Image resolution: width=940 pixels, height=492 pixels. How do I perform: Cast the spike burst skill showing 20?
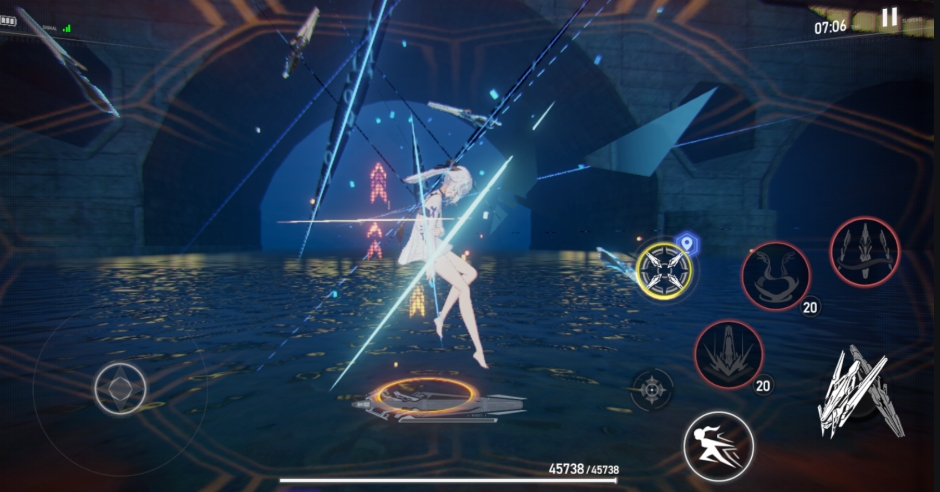[x=729, y=354]
